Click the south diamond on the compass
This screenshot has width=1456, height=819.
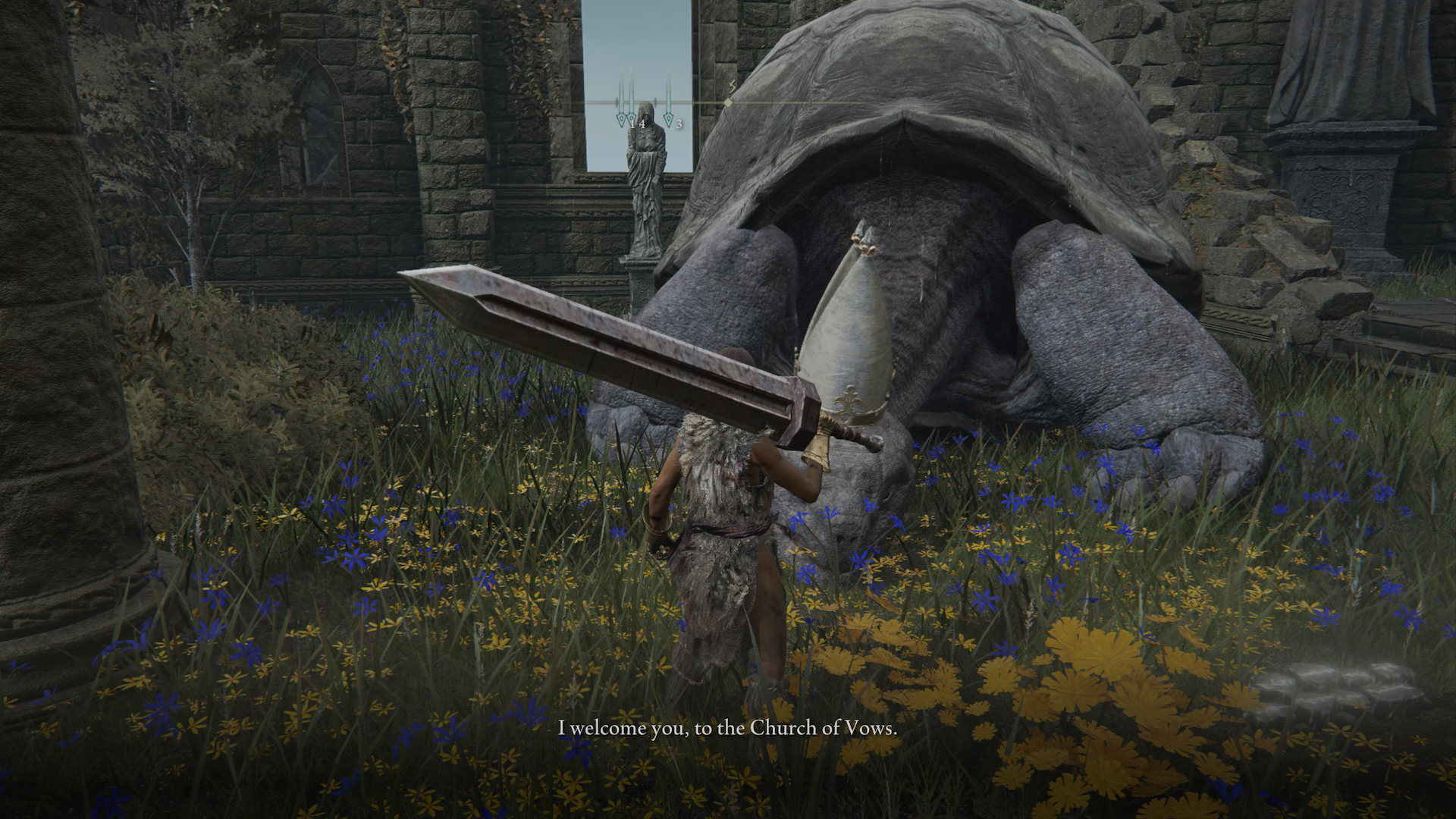(729, 102)
